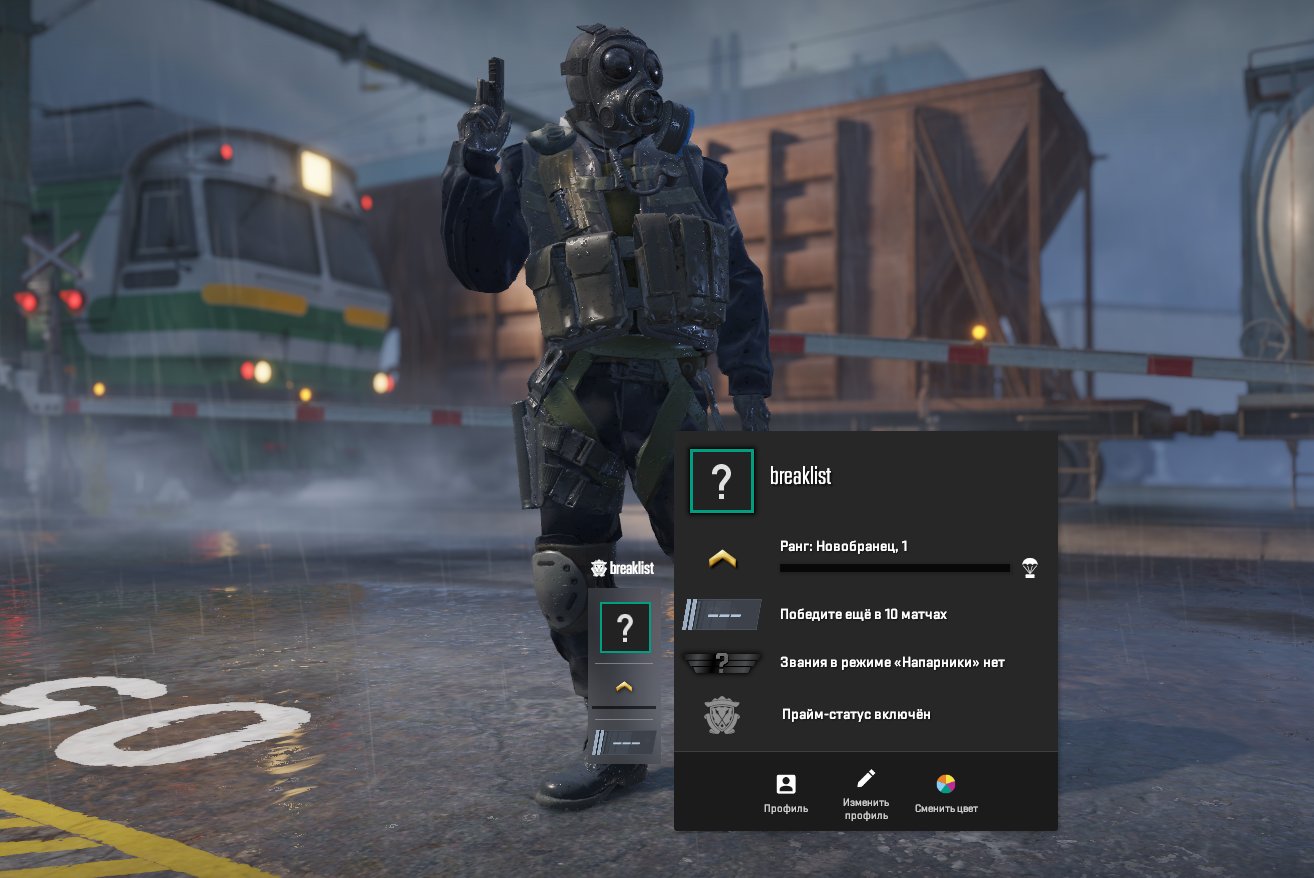Image resolution: width=1314 pixels, height=878 pixels.
Task: Click the gold chevron Новобранец rank icon
Action: (721, 561)
